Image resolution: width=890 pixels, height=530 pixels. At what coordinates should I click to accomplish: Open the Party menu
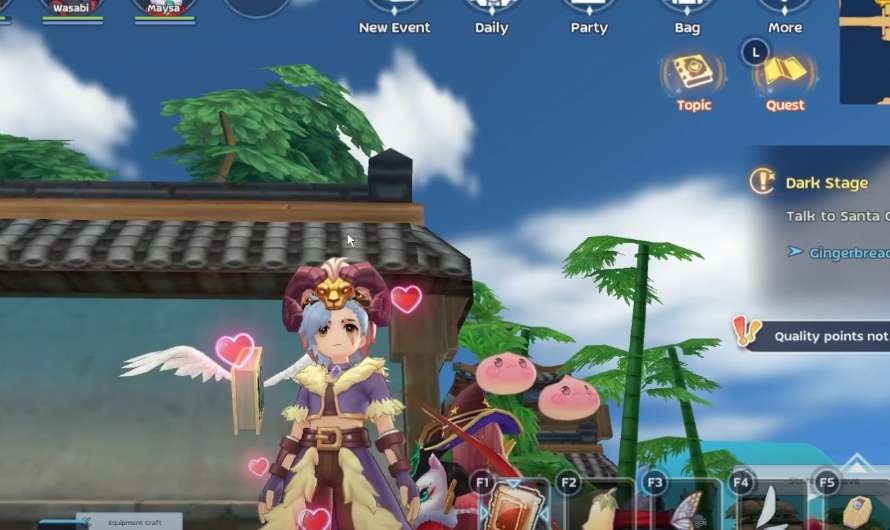589,12
